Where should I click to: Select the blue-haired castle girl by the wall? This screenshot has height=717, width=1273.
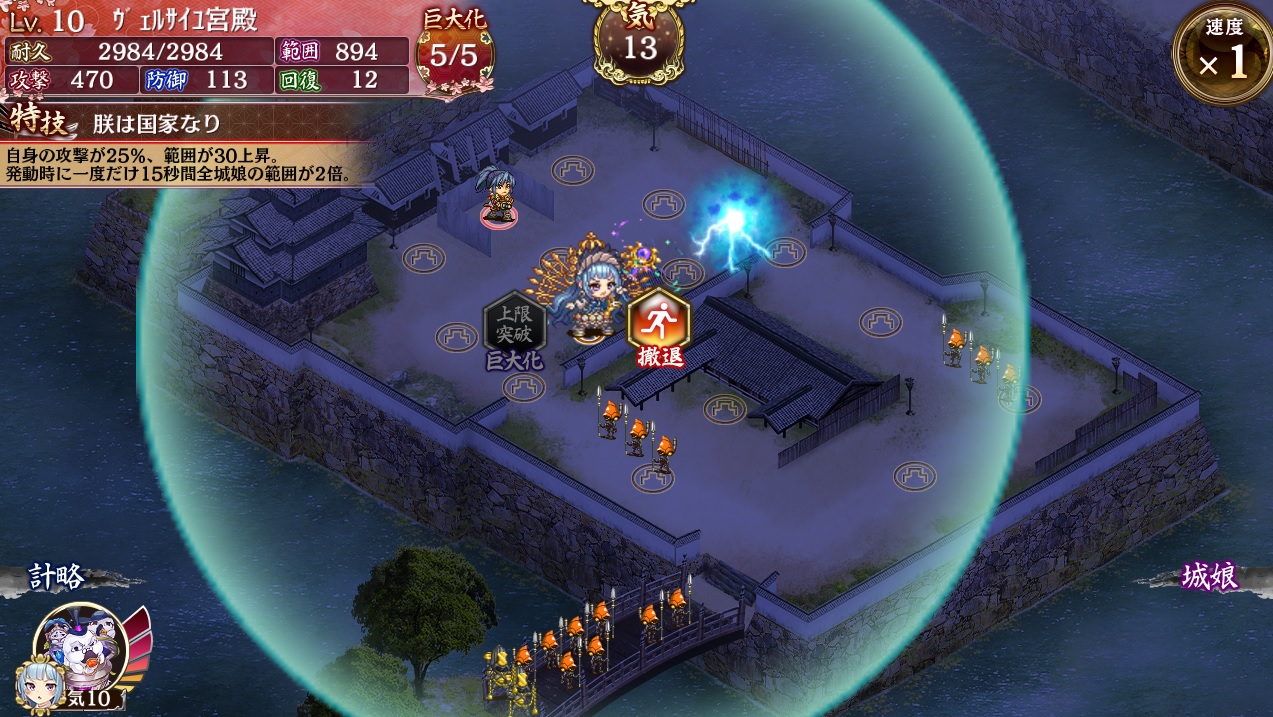tap(497, 196)
